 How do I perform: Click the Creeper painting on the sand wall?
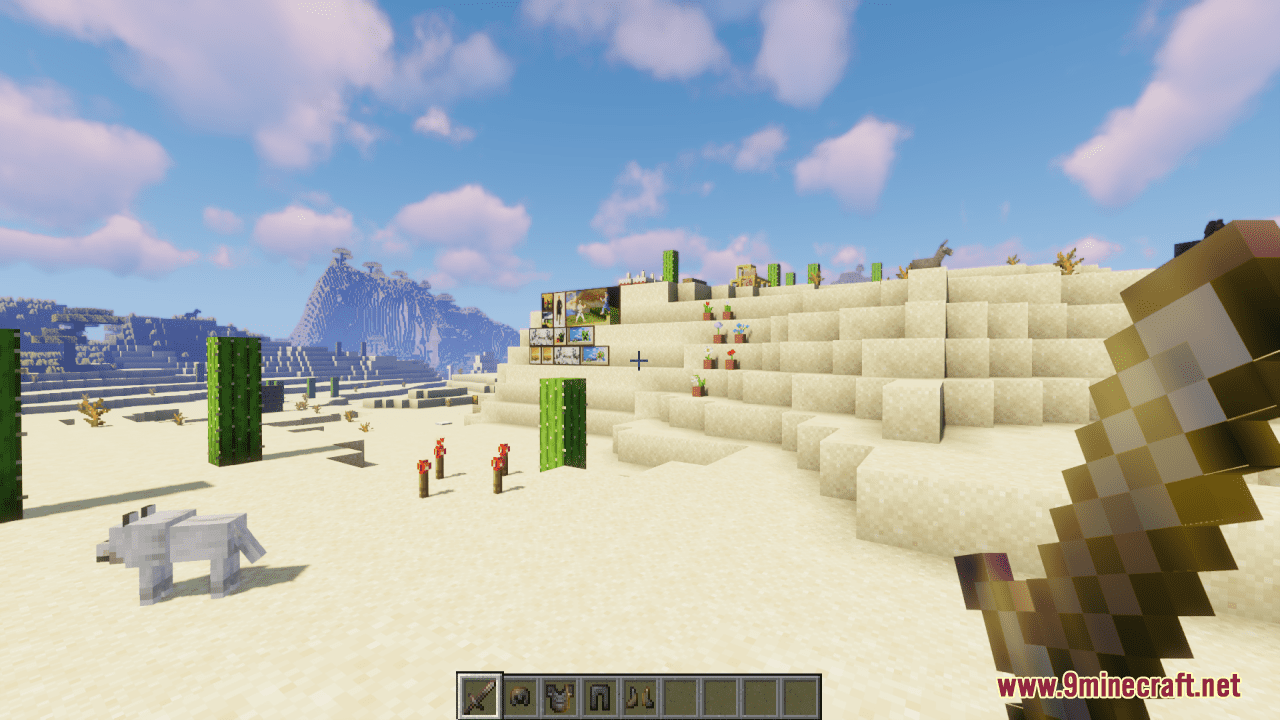[580, 336]
